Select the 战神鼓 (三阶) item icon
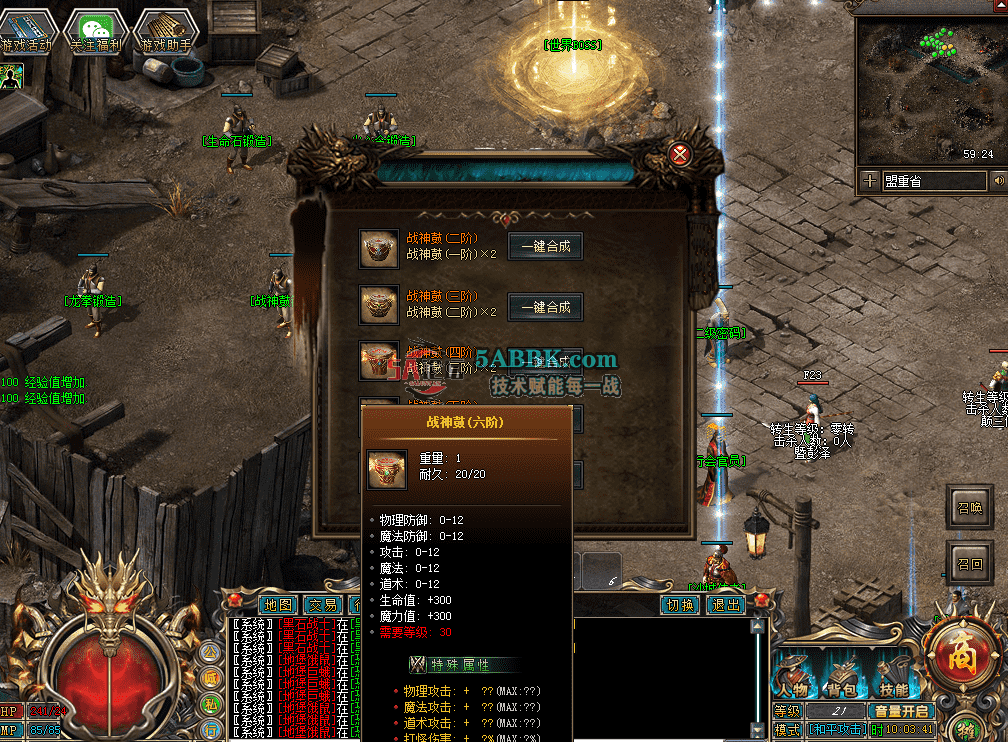This screenshot has width=1008, height=742. [x=379, y=307]
